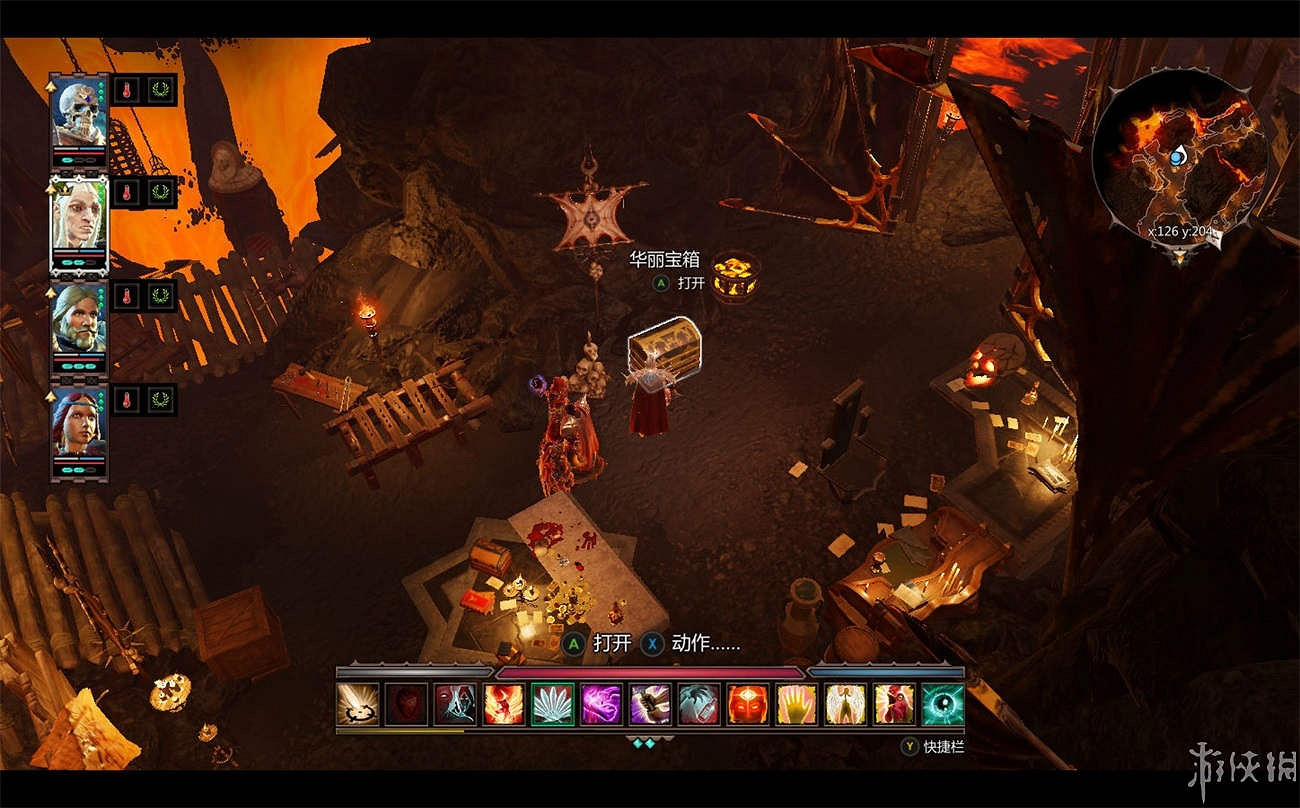1300x808 pixels.
Task: Use the dark red mask skill
Action: 407,704
